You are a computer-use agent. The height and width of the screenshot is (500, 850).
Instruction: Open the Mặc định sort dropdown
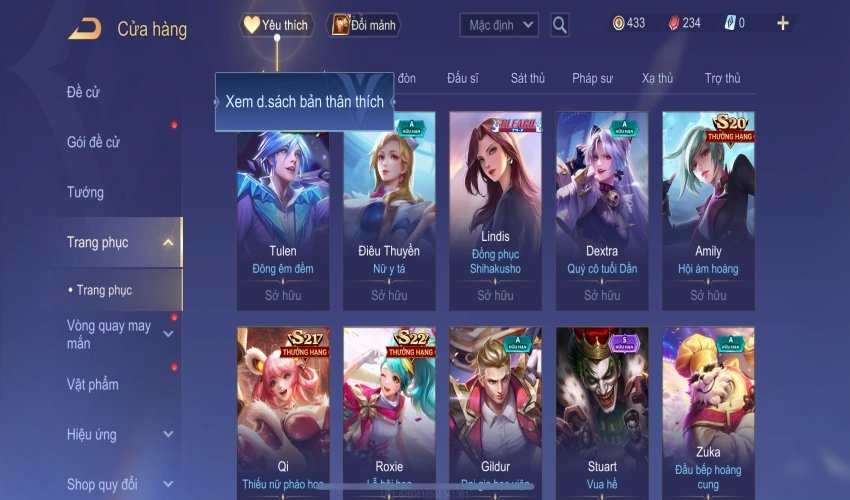(499, 25)
